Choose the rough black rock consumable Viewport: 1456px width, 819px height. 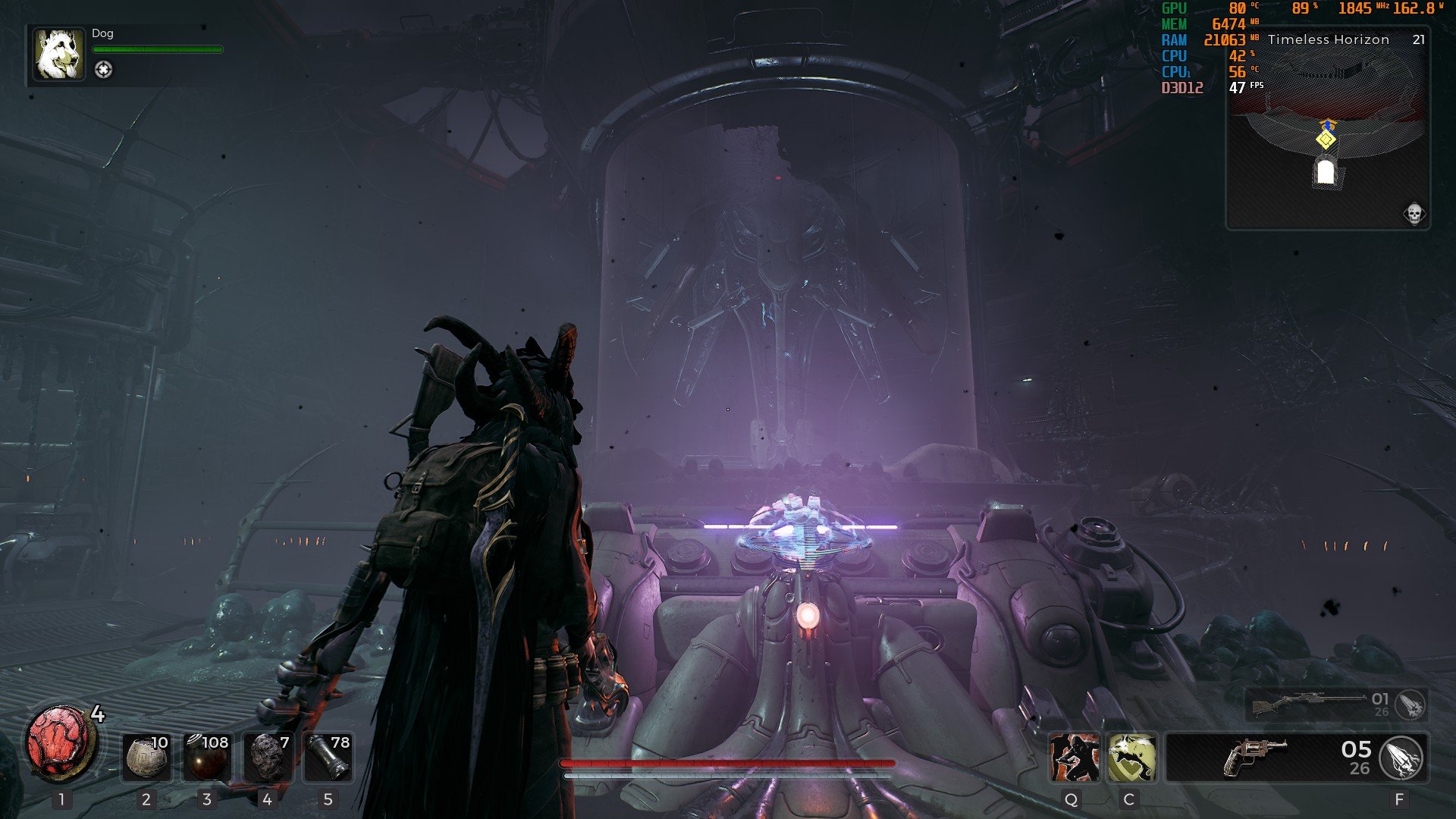click(x=267, y=757)
